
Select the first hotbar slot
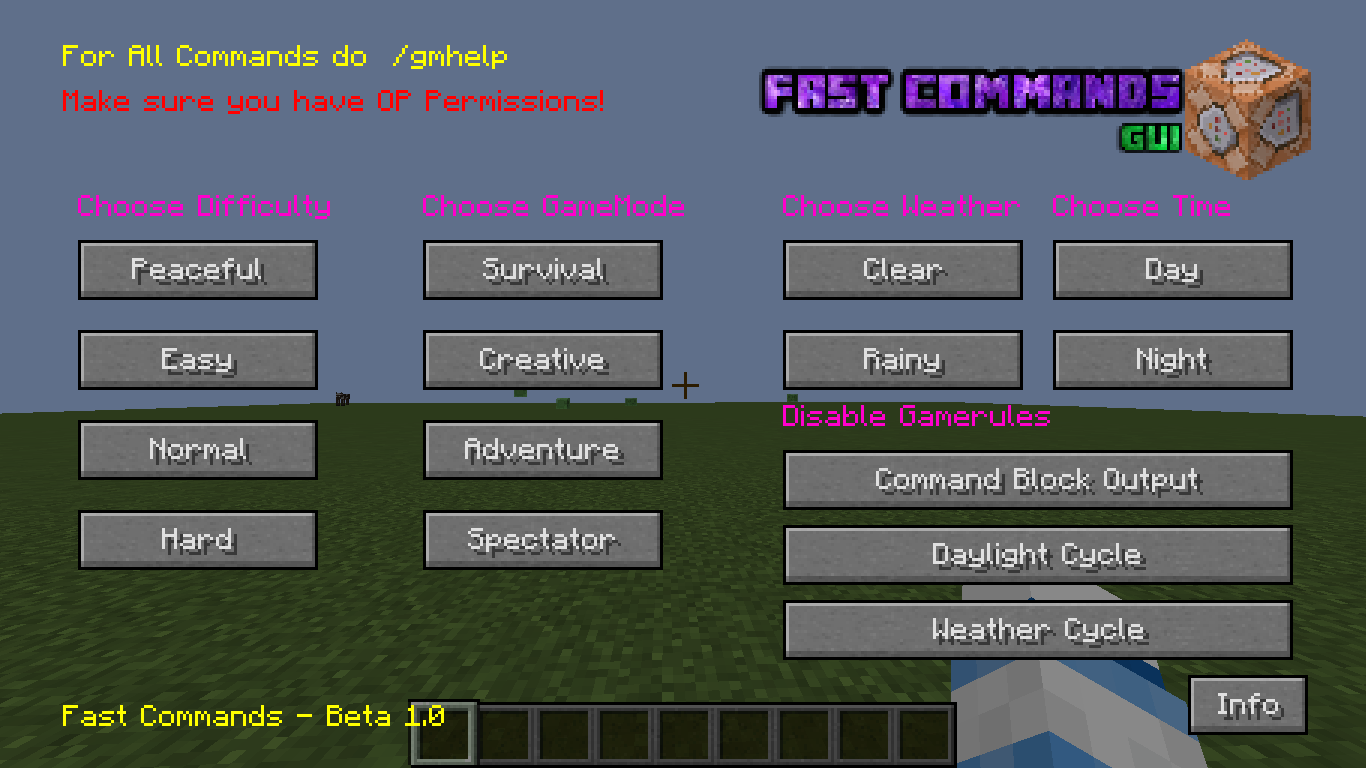click(x=442, y=732)
